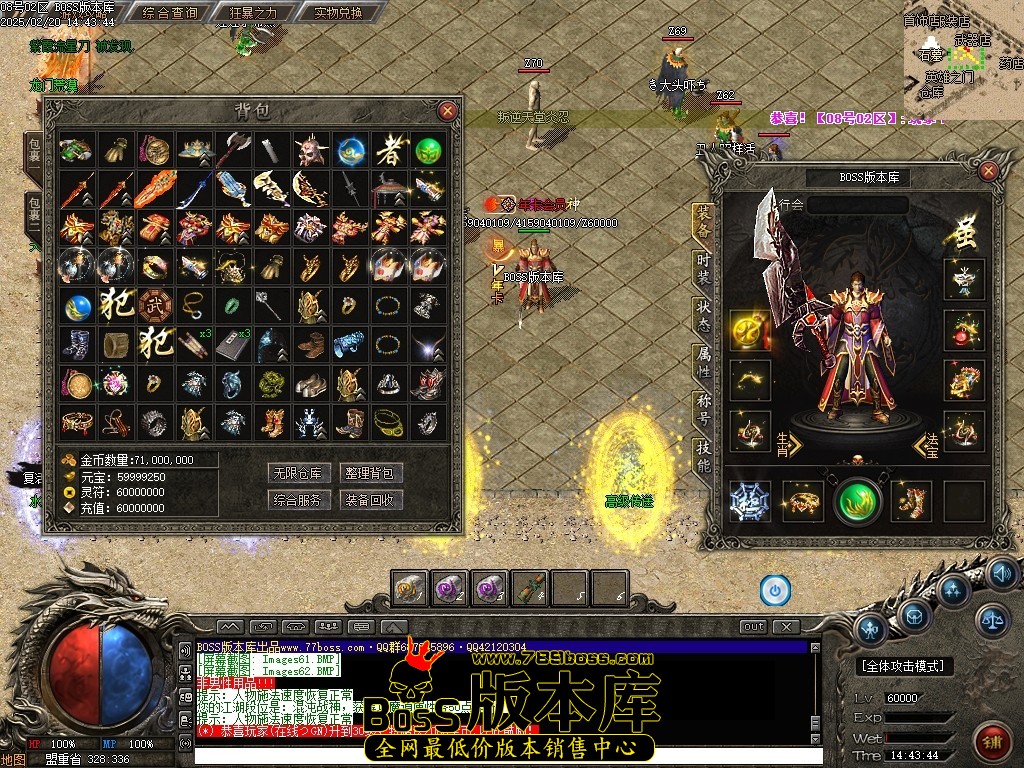The width and height of the screenshot is (1024, 768).
Task: Open the 综合查询 top menu button
Action: [170, 13]
